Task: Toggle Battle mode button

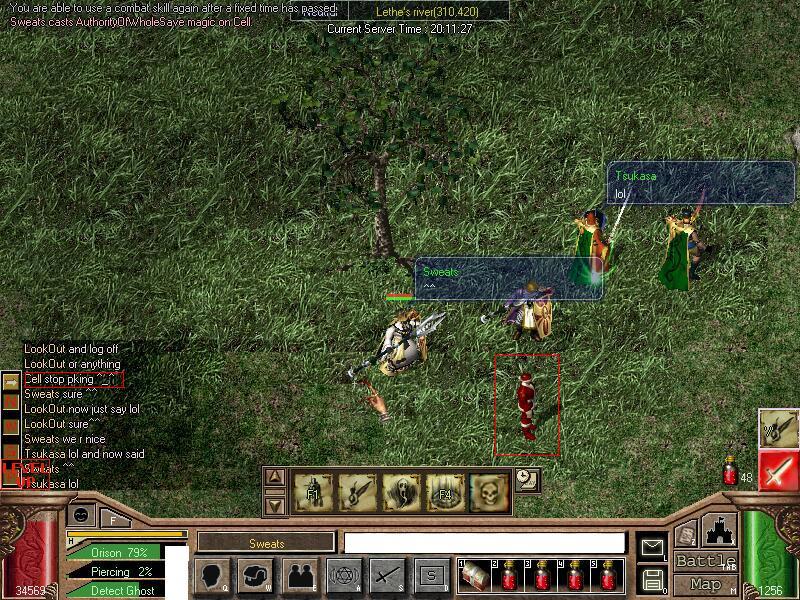Action: 705,561
